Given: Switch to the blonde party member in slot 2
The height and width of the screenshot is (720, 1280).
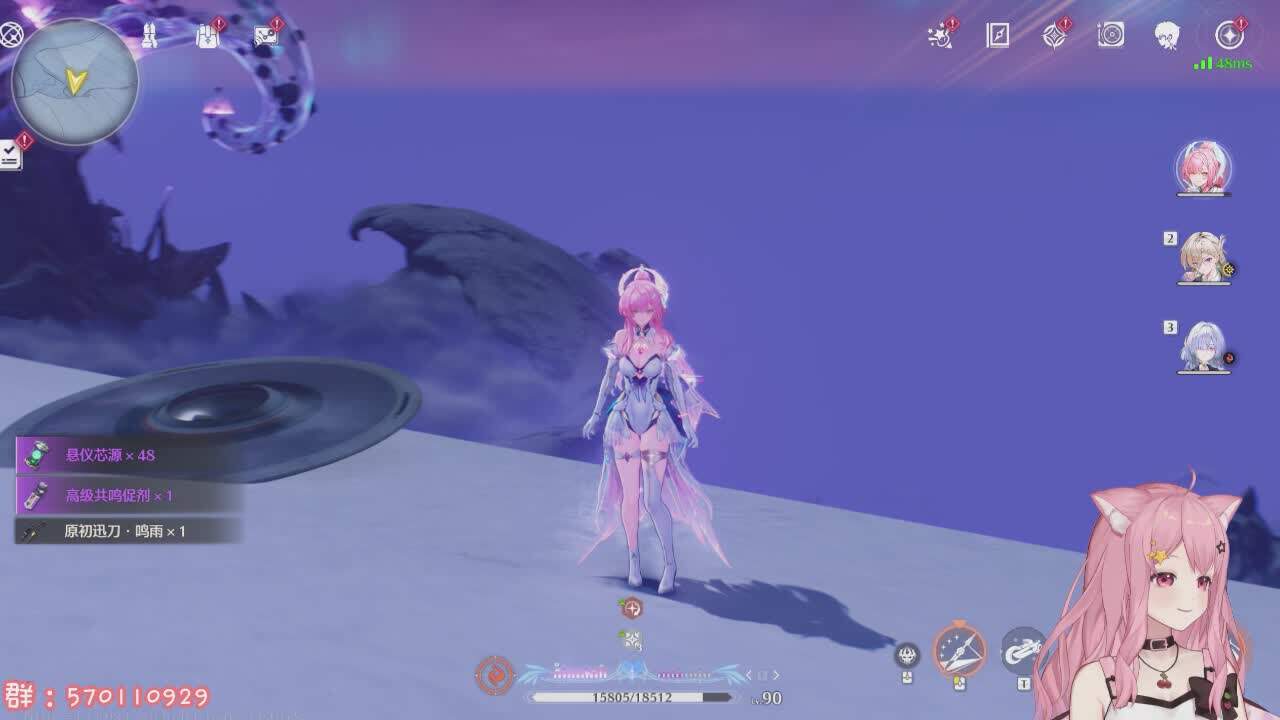Looking at the screenshot, I should tap(1203, 258).
